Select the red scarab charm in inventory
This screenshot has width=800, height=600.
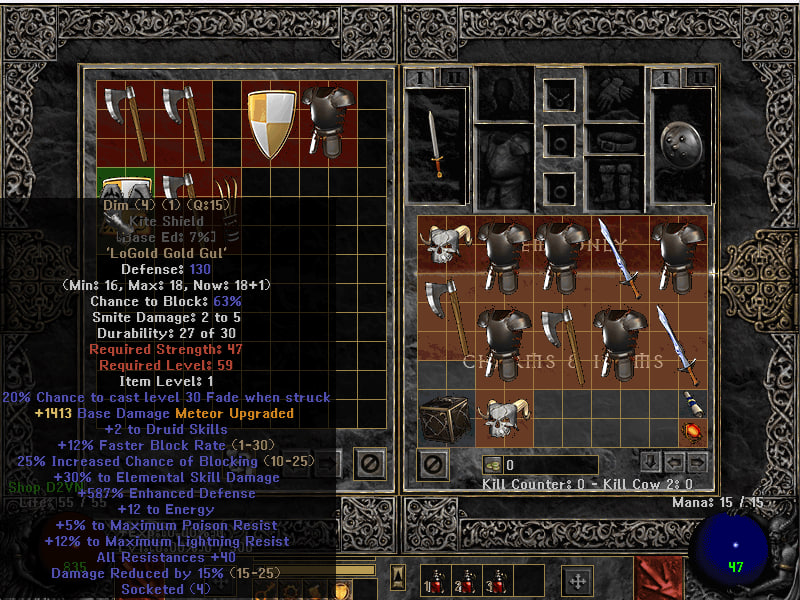click(x=691, y=432)
